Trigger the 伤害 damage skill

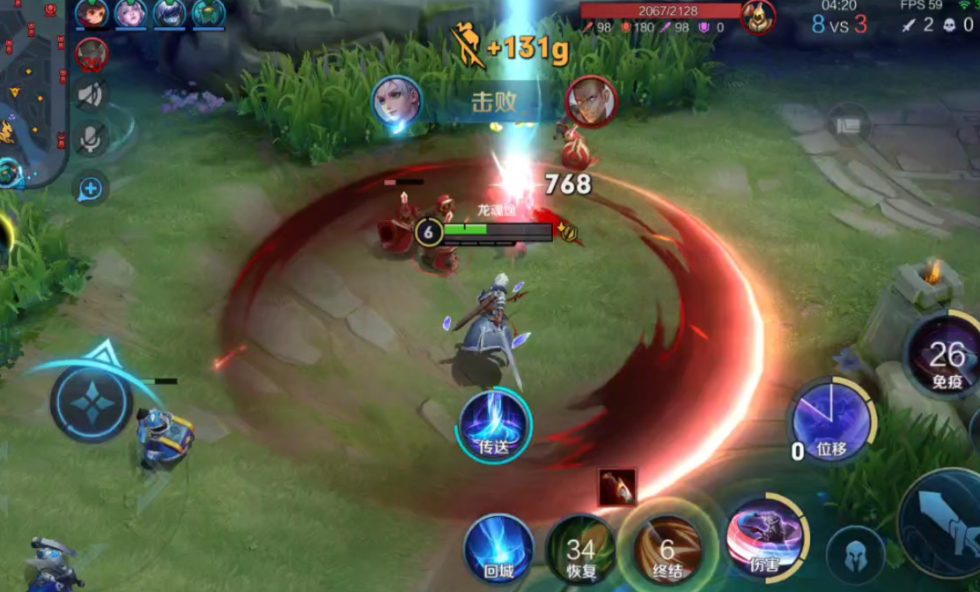click(766, 537)
